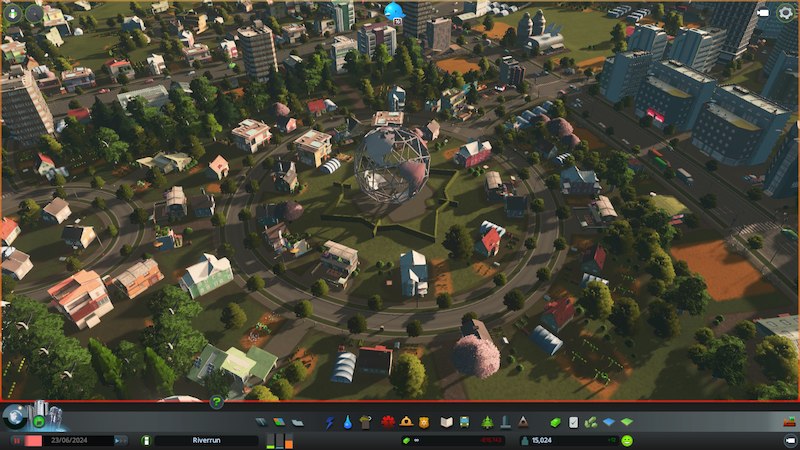Open the zoning tool
The width and height of the screenshot is (800, 450).
278,422
